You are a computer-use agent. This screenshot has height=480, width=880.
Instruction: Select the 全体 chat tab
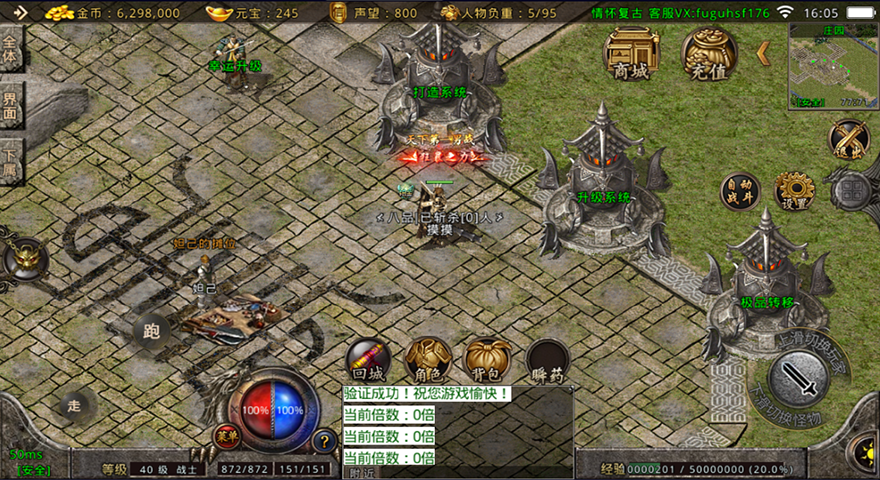(11, 50)
